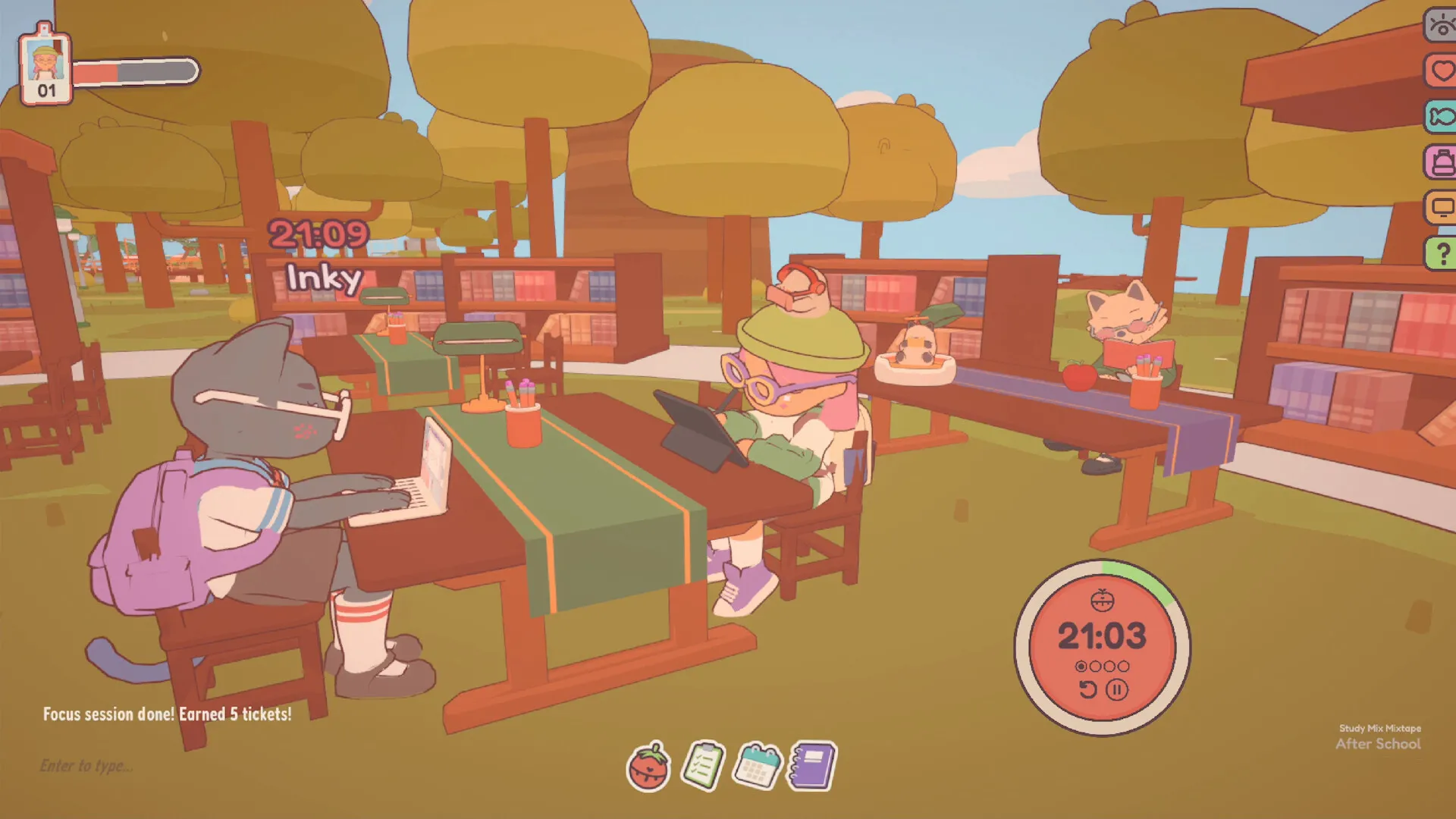Image resolution: width=1456 pixels, height=819 pixels.
Task: Click the After School mixtape track label
Action: click(x=1378, y=744)
